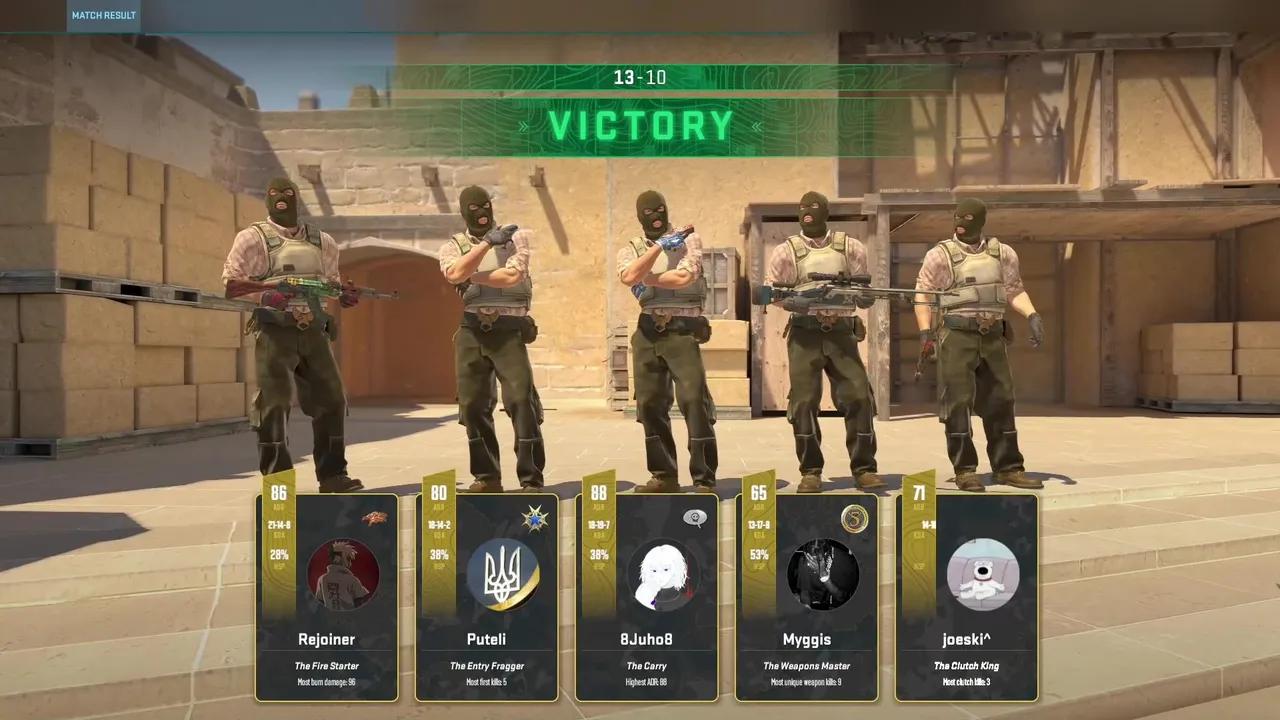The image size is (1280, 720).
Task: Click Puteli's trident avatar
Action: tap(503, 575)
